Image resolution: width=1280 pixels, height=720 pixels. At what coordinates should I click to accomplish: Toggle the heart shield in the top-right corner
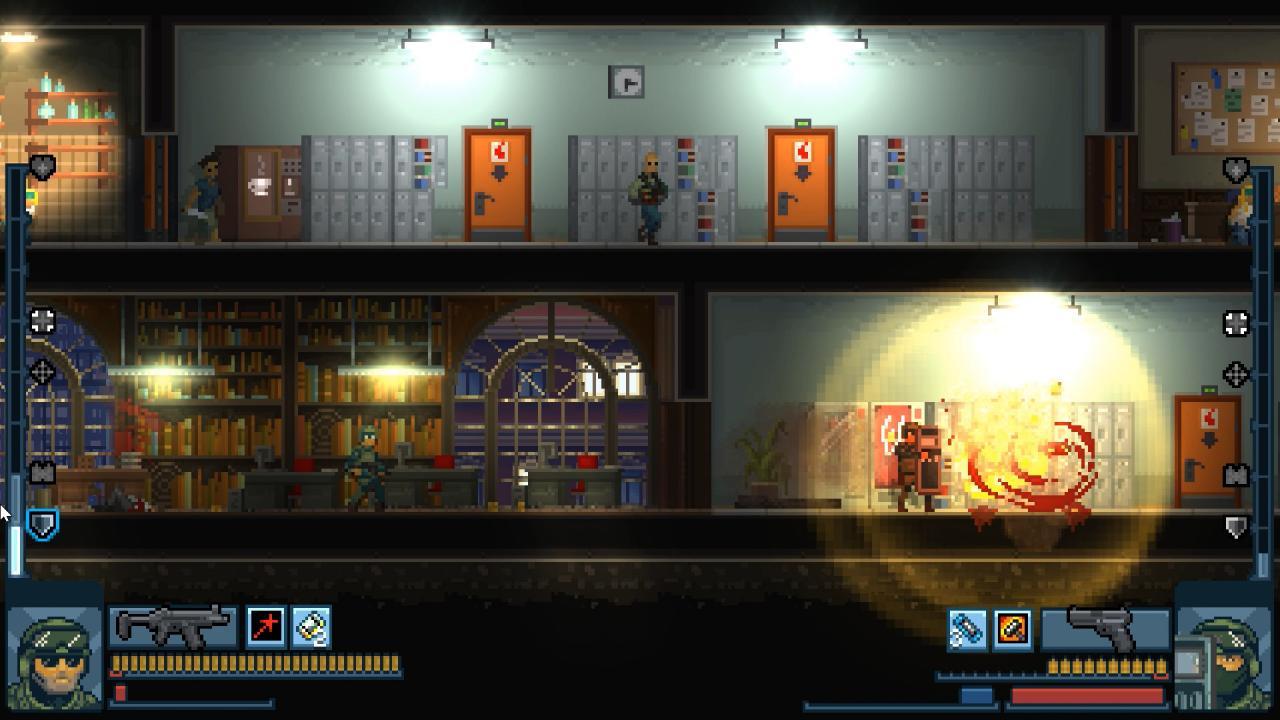pyautogui.click(x=1234, y=167)
